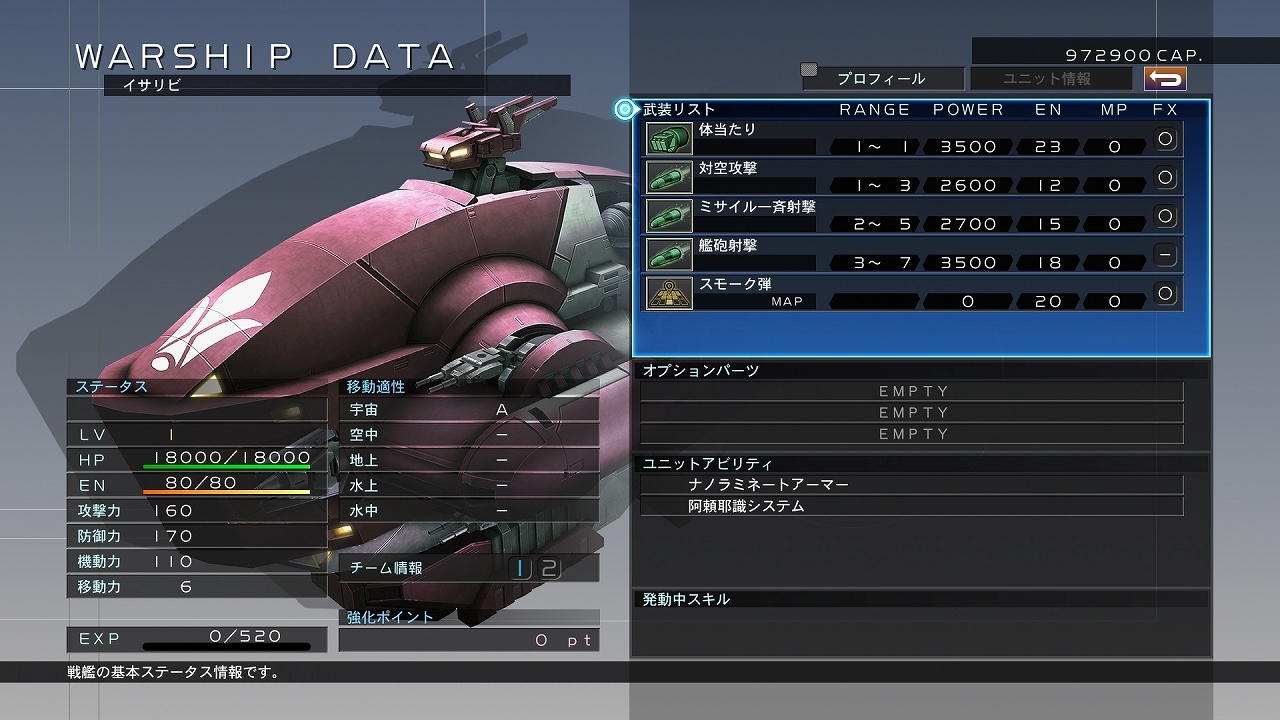Image resolution: width=1280 pixels, height=720 pixels.
Task: Select the スモーク弾 MAP weapon icon
Action: 668,292
